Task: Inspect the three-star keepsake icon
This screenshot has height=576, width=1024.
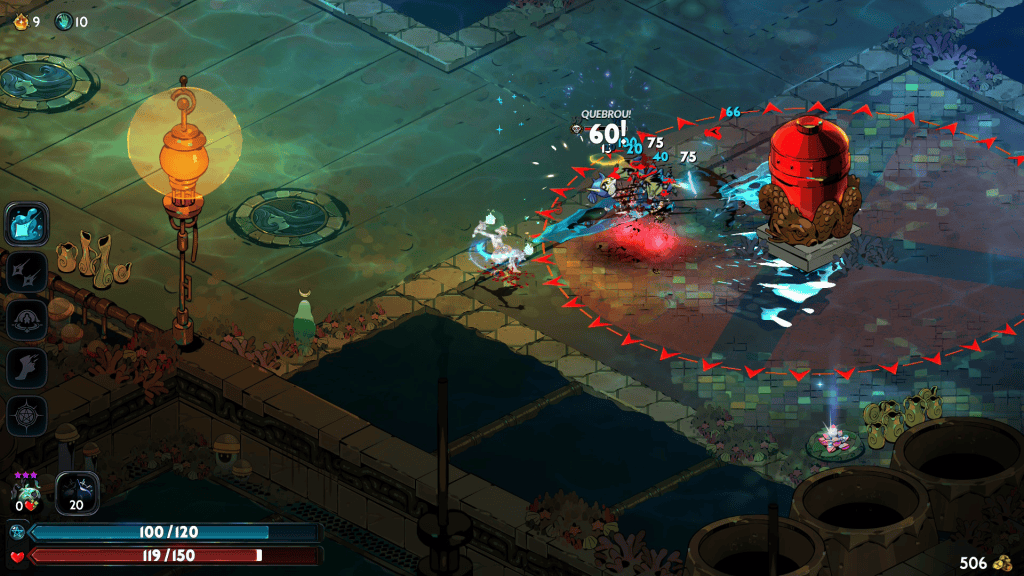Action: [25, 494]
